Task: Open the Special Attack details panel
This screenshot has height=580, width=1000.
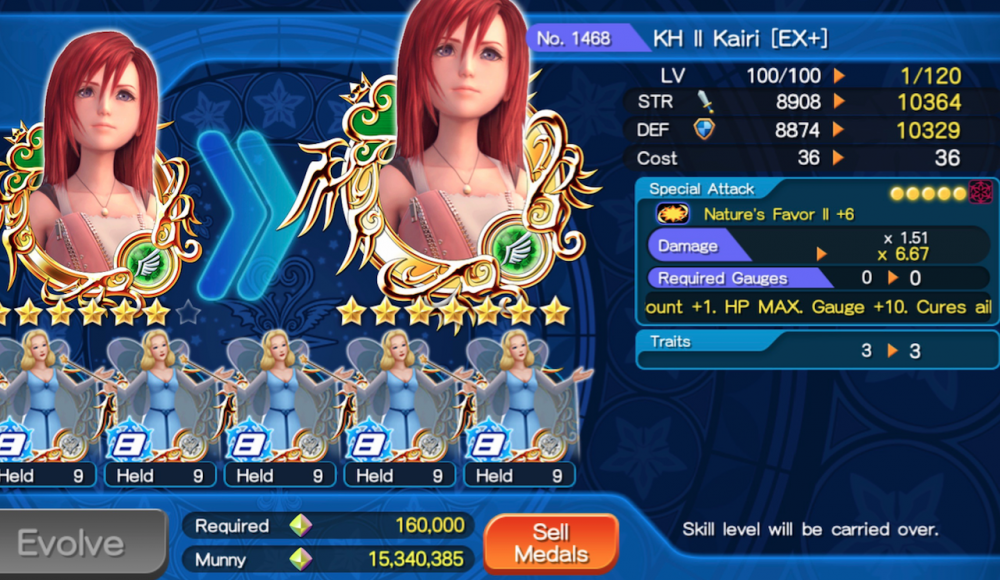Action: pos(817,251)
